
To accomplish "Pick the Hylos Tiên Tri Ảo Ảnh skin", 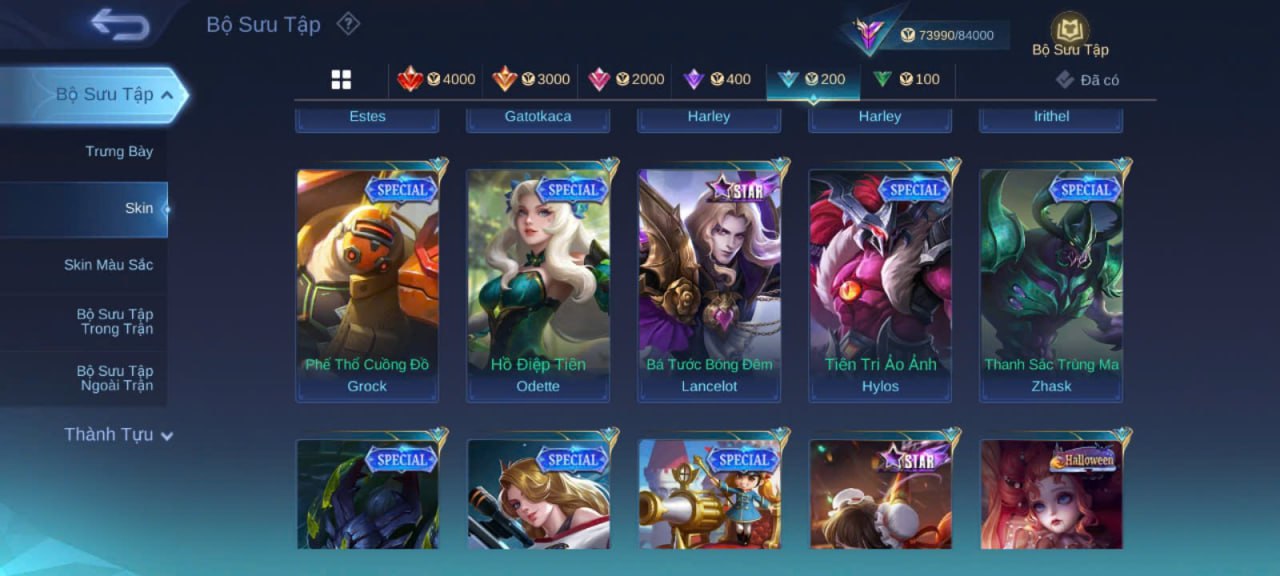I will (880, 280).
